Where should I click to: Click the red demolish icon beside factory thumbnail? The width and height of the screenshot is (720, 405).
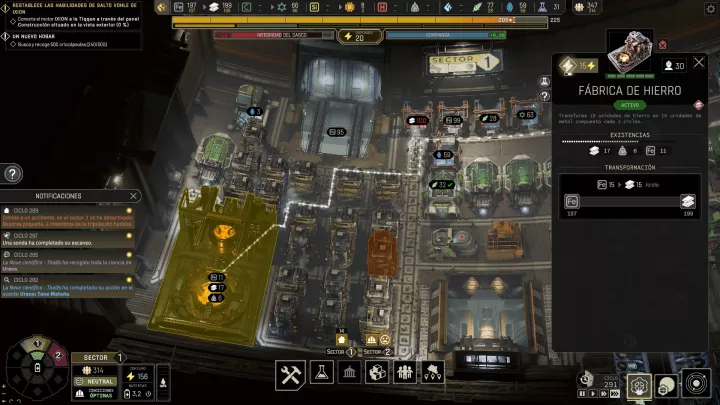click(699, 102)
